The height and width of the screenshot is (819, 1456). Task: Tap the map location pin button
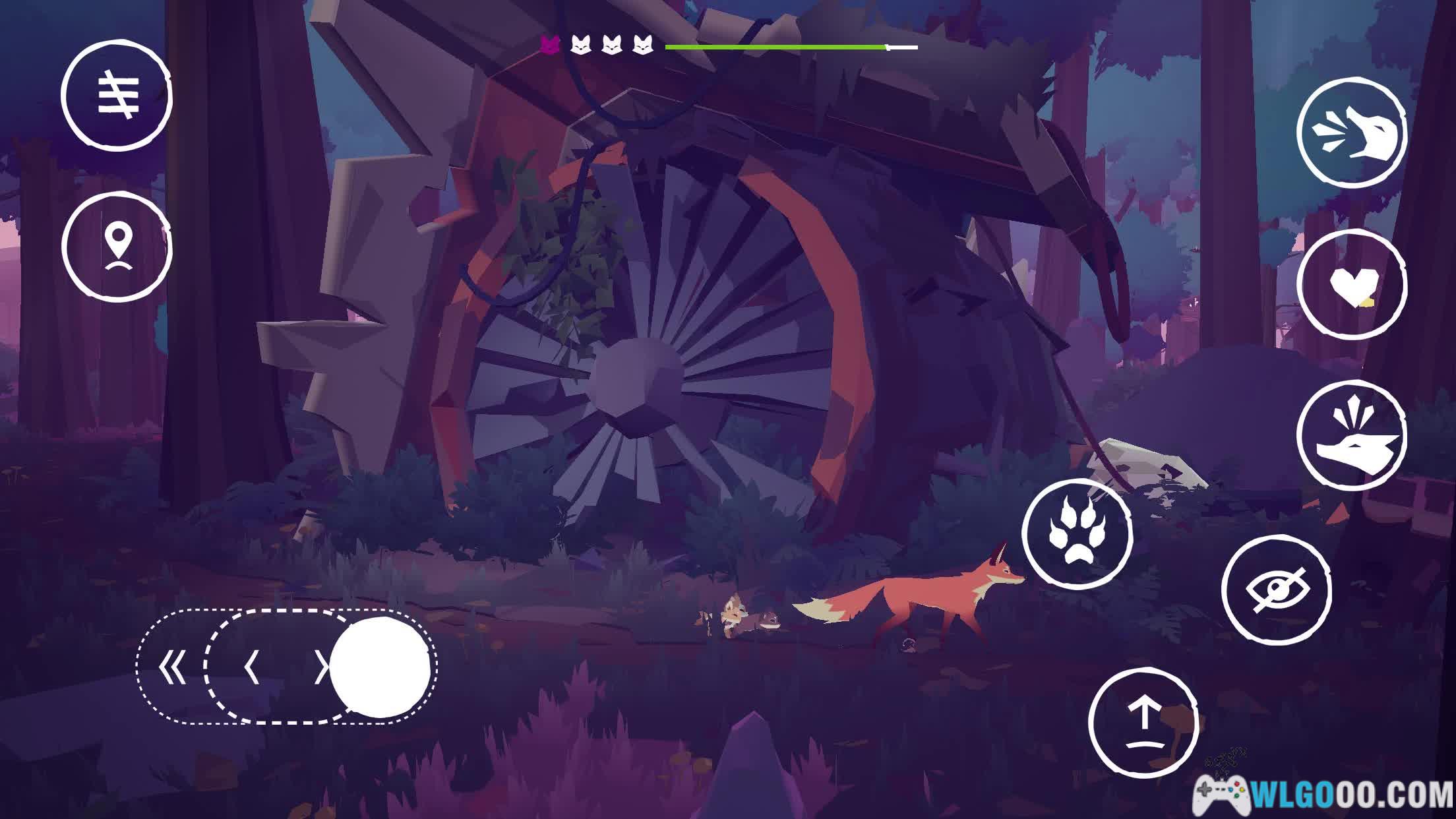117,247
